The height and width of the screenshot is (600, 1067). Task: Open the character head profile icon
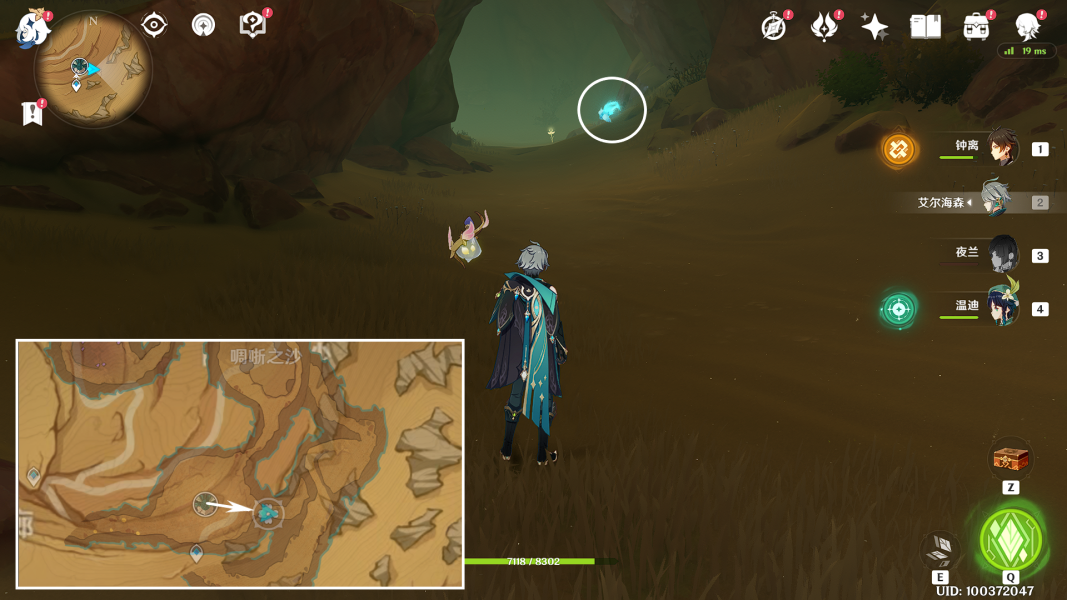tap(1027, 27)
